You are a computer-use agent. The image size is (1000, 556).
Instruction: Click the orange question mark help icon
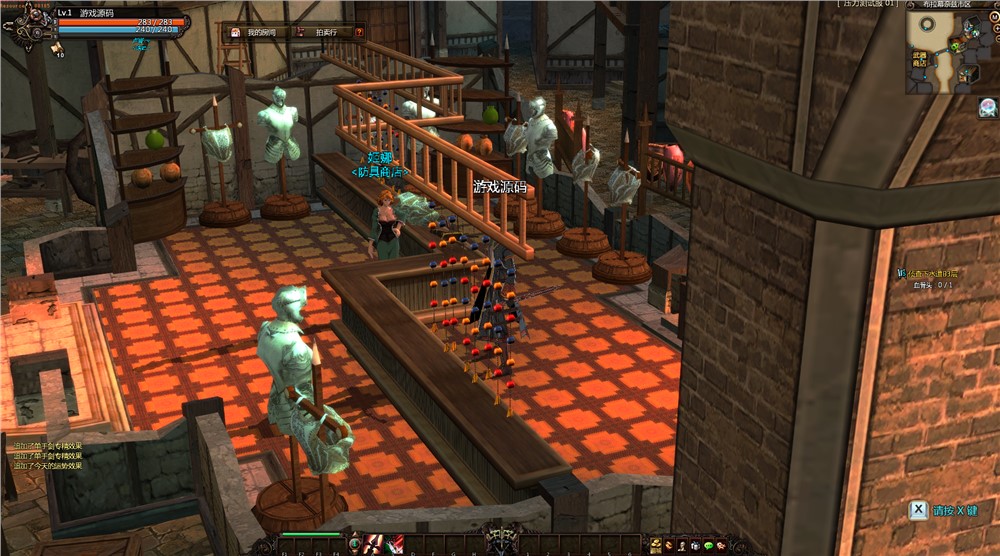pyautogui.click(x=359, y=32)
